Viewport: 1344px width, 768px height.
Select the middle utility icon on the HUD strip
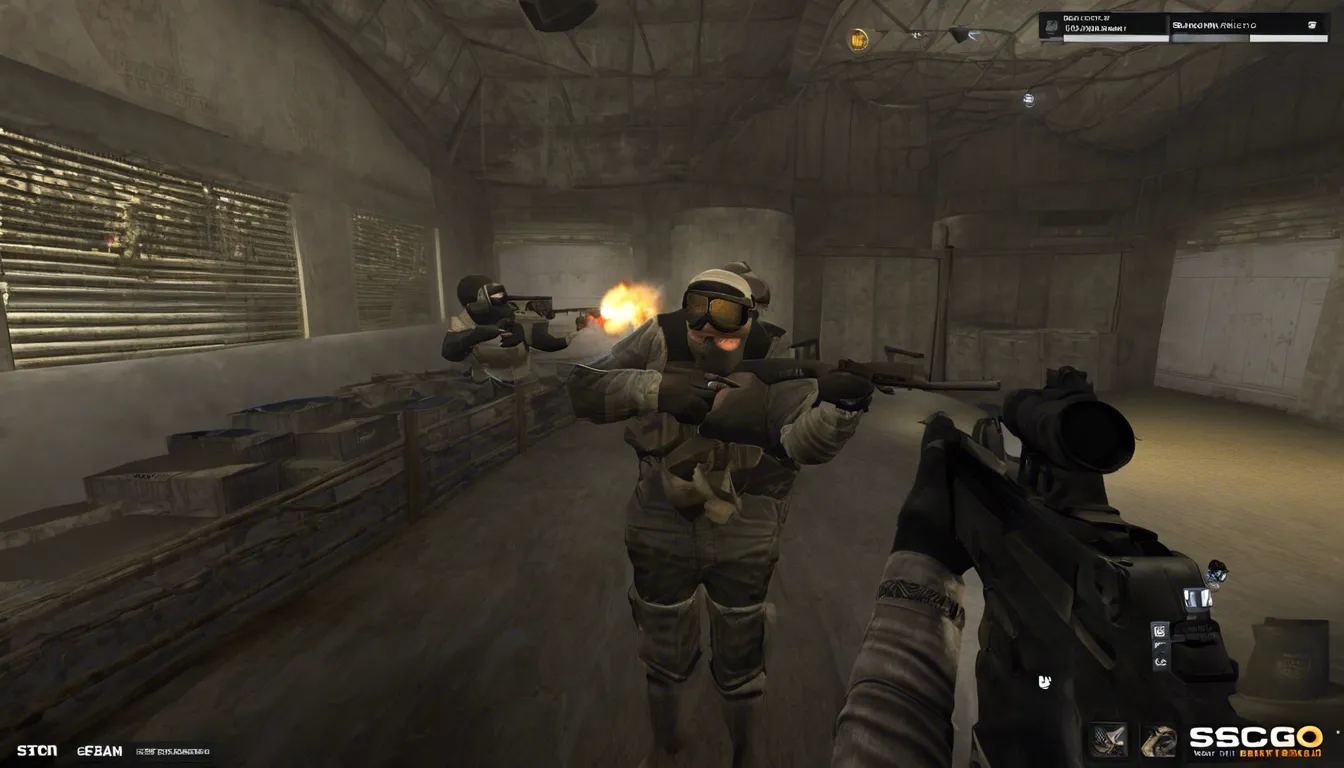(x=1158, y=645)
